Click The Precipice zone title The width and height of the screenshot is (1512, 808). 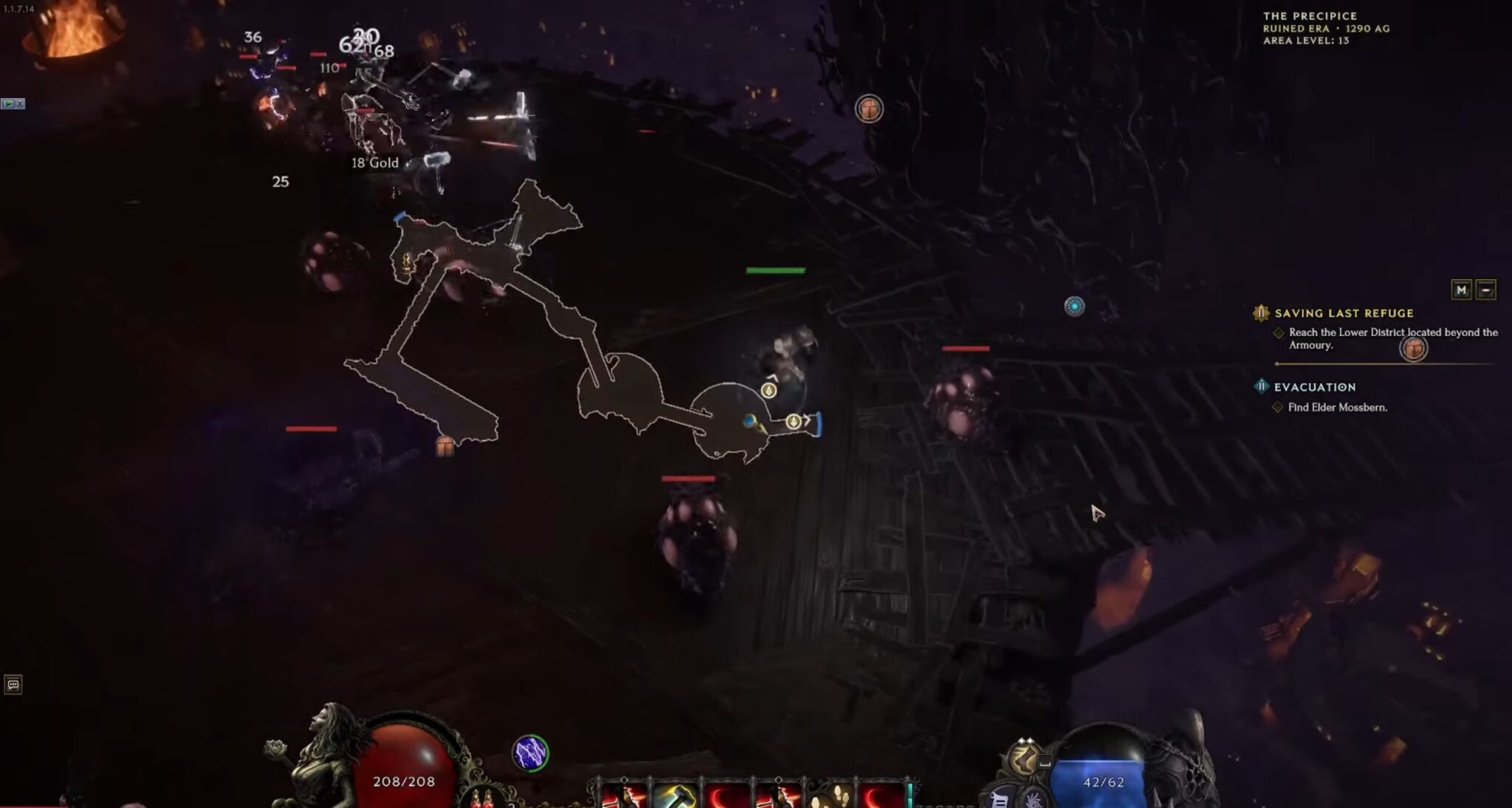[x=1310, y=16]
